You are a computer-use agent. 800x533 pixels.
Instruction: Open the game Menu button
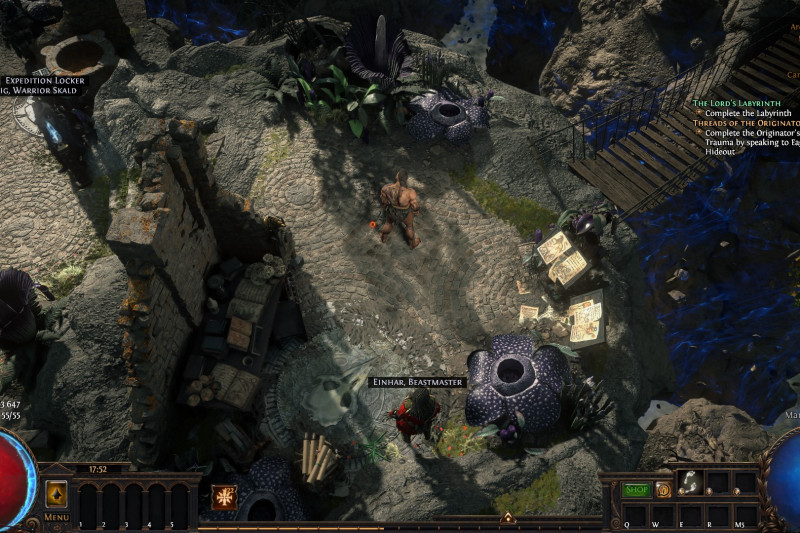(x=56, y=517)
